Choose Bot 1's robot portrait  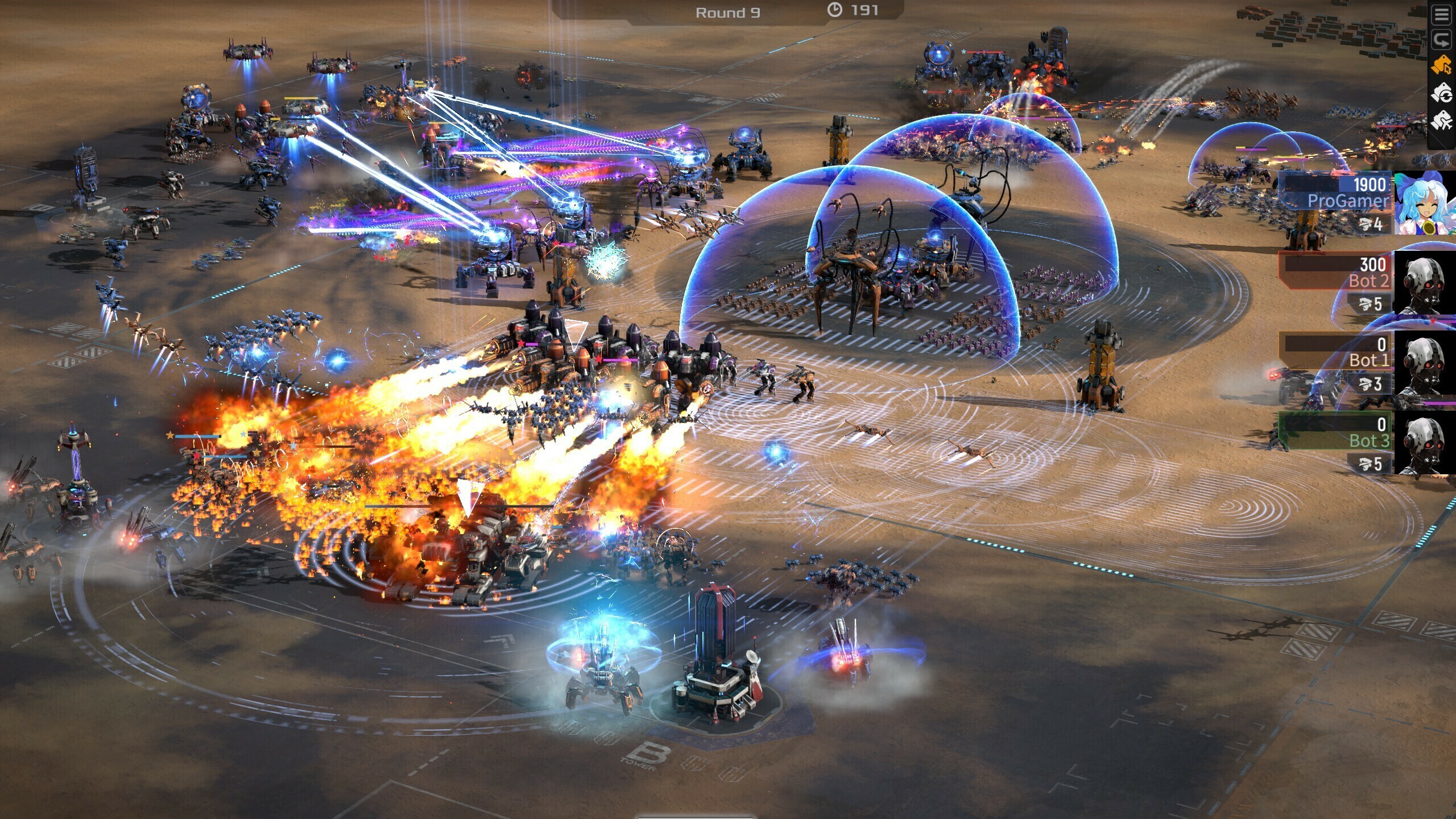point(1425,363)
